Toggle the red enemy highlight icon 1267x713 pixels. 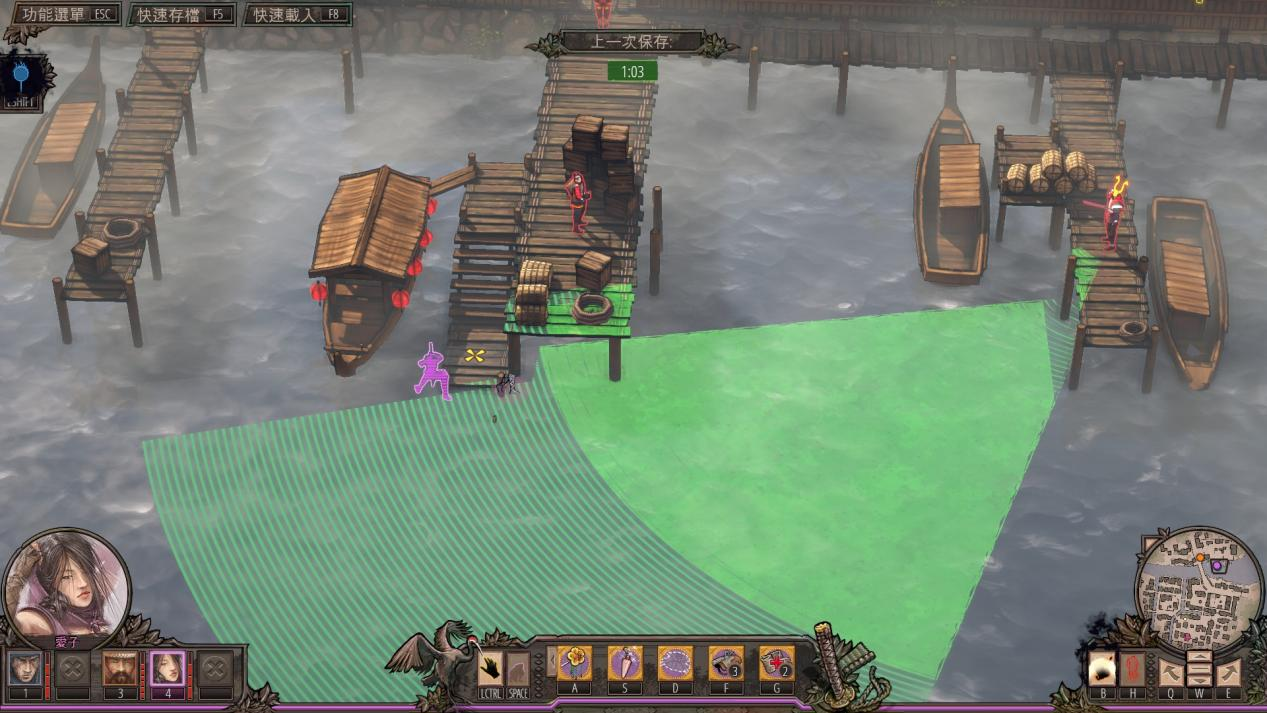click(x=1133, y=668)
